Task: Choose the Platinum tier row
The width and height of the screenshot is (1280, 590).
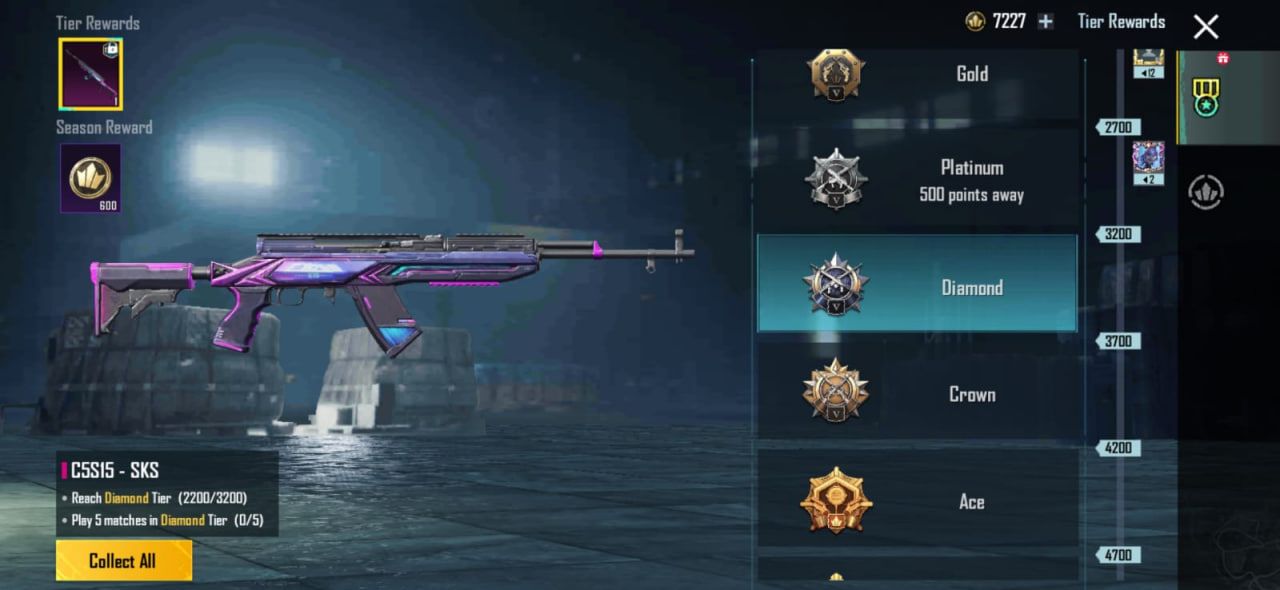Action: pos(917,180)
